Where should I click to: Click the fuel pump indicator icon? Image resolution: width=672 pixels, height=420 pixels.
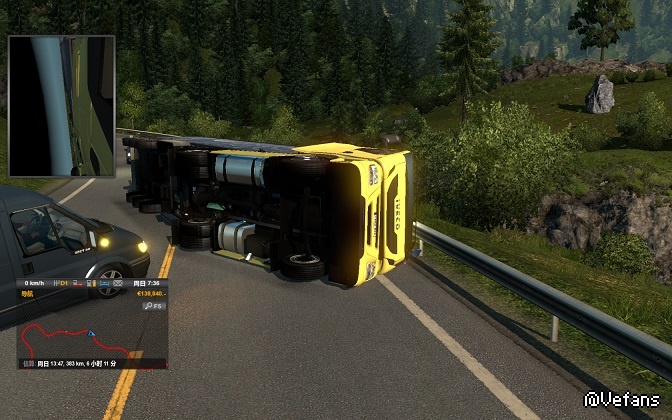[x=91, y=283]
